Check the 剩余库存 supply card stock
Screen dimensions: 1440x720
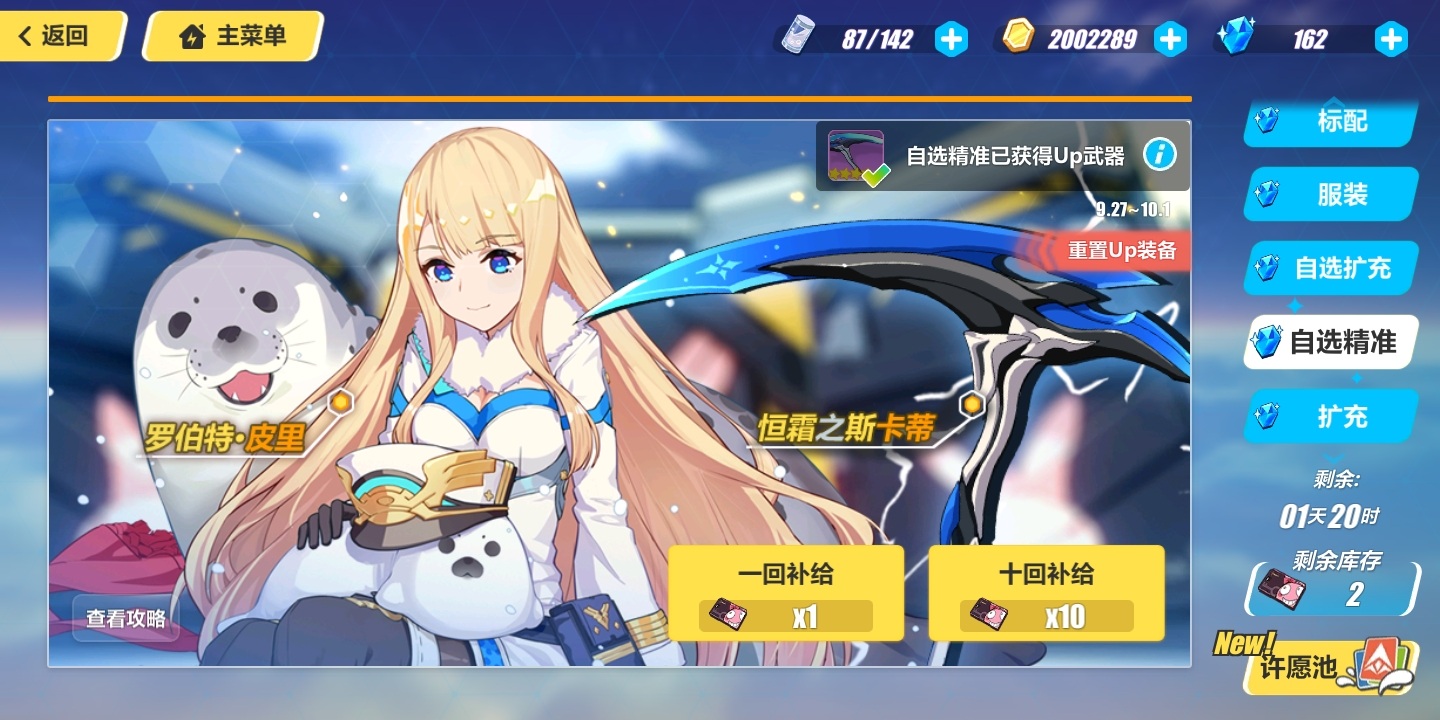[1333, 591]
